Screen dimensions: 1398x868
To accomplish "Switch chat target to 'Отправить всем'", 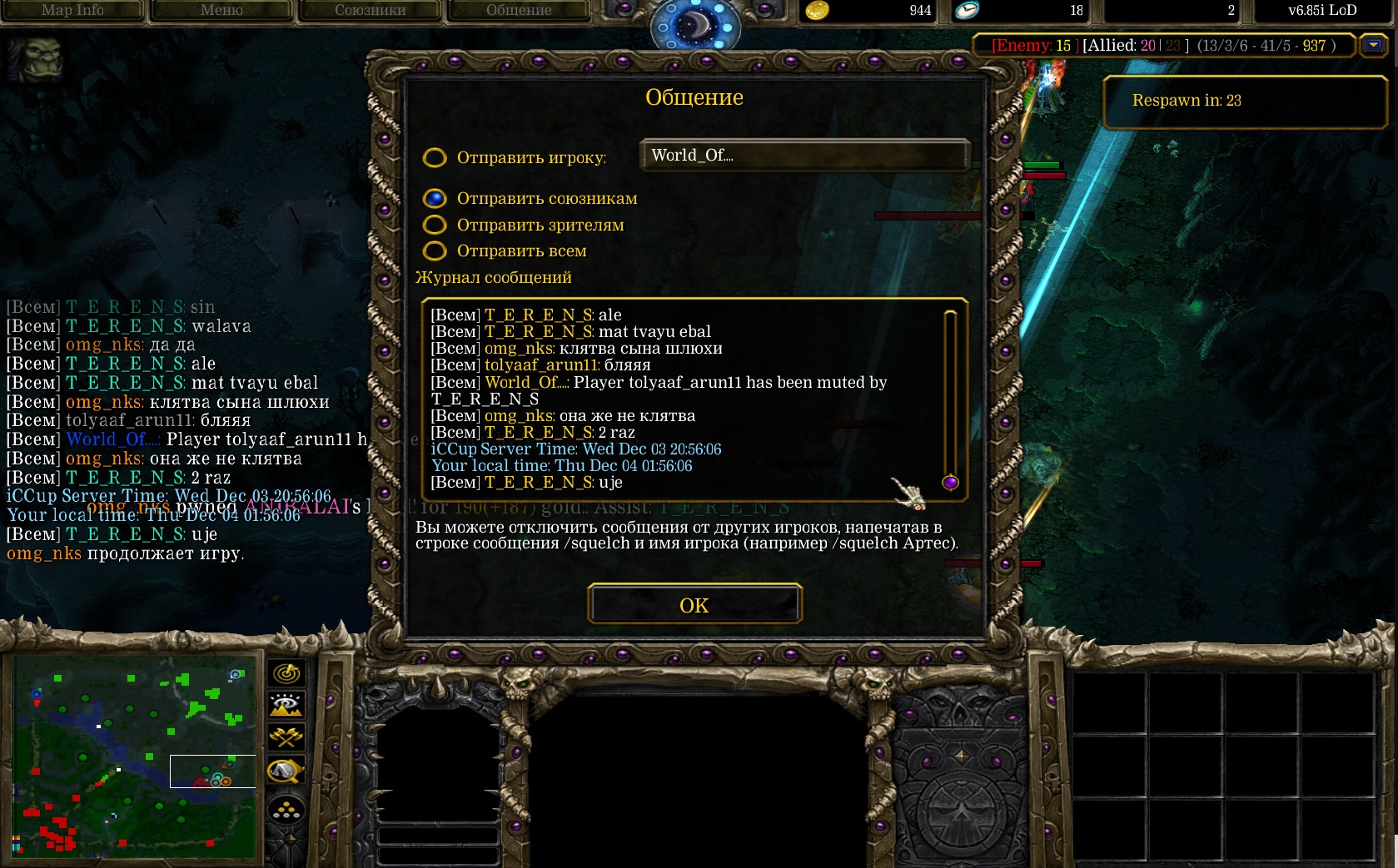I will click(x=435, y=250).
